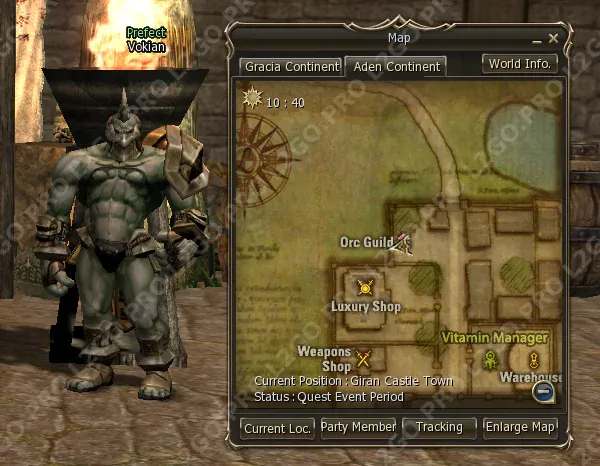The image size is (600, 466).
Task: Activate the Tracking button
Action: [439, 427]
